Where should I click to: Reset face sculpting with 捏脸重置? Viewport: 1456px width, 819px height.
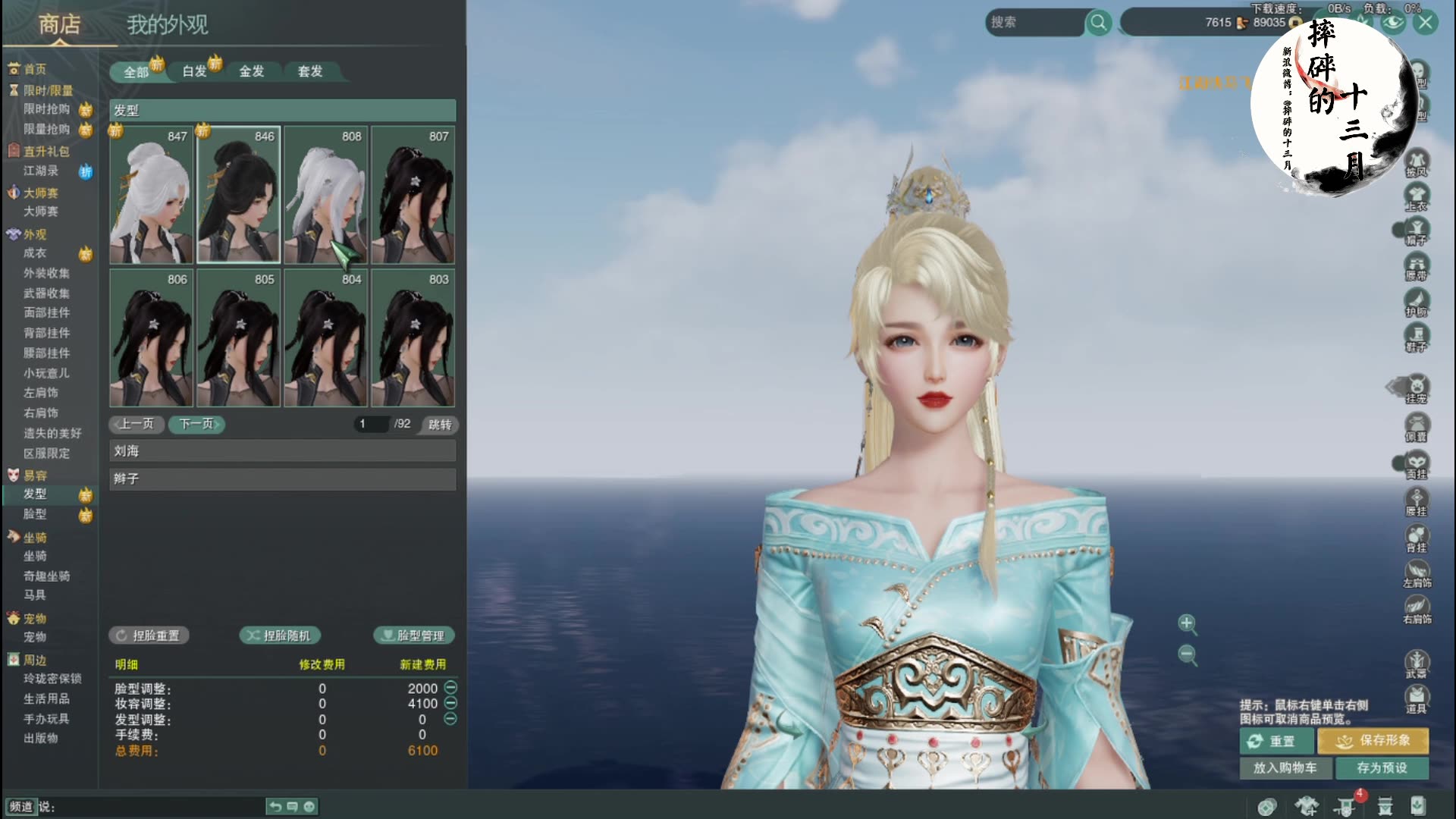pyautogui.click(x=149, y=635)
